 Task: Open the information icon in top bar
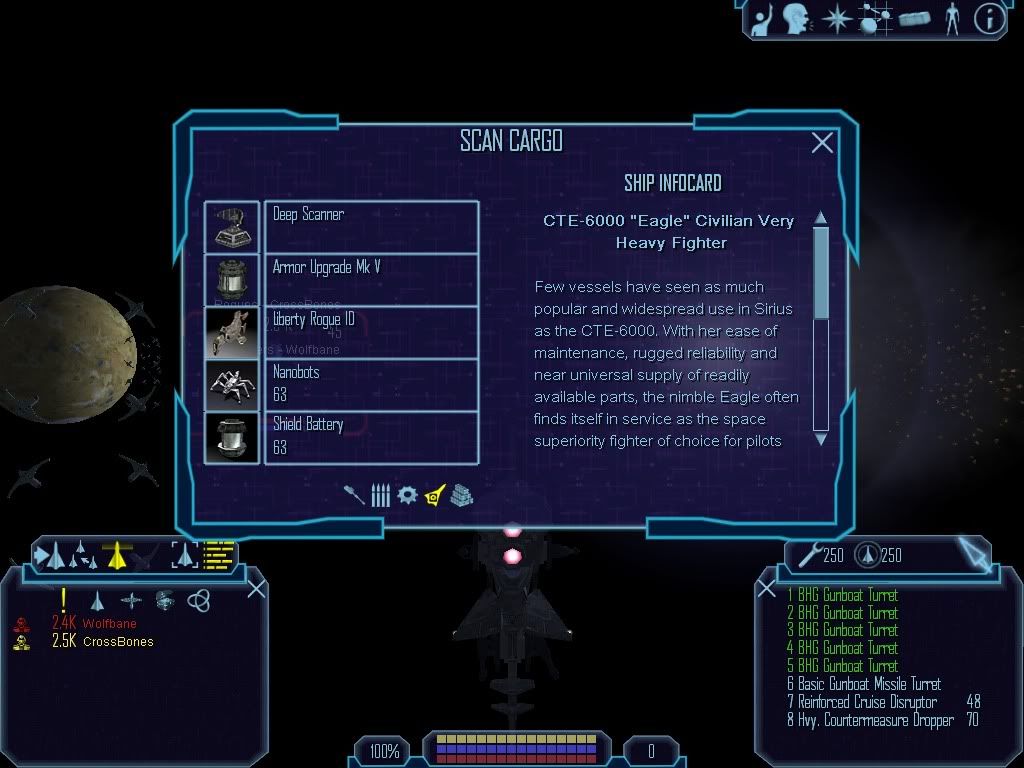(988, 19)
